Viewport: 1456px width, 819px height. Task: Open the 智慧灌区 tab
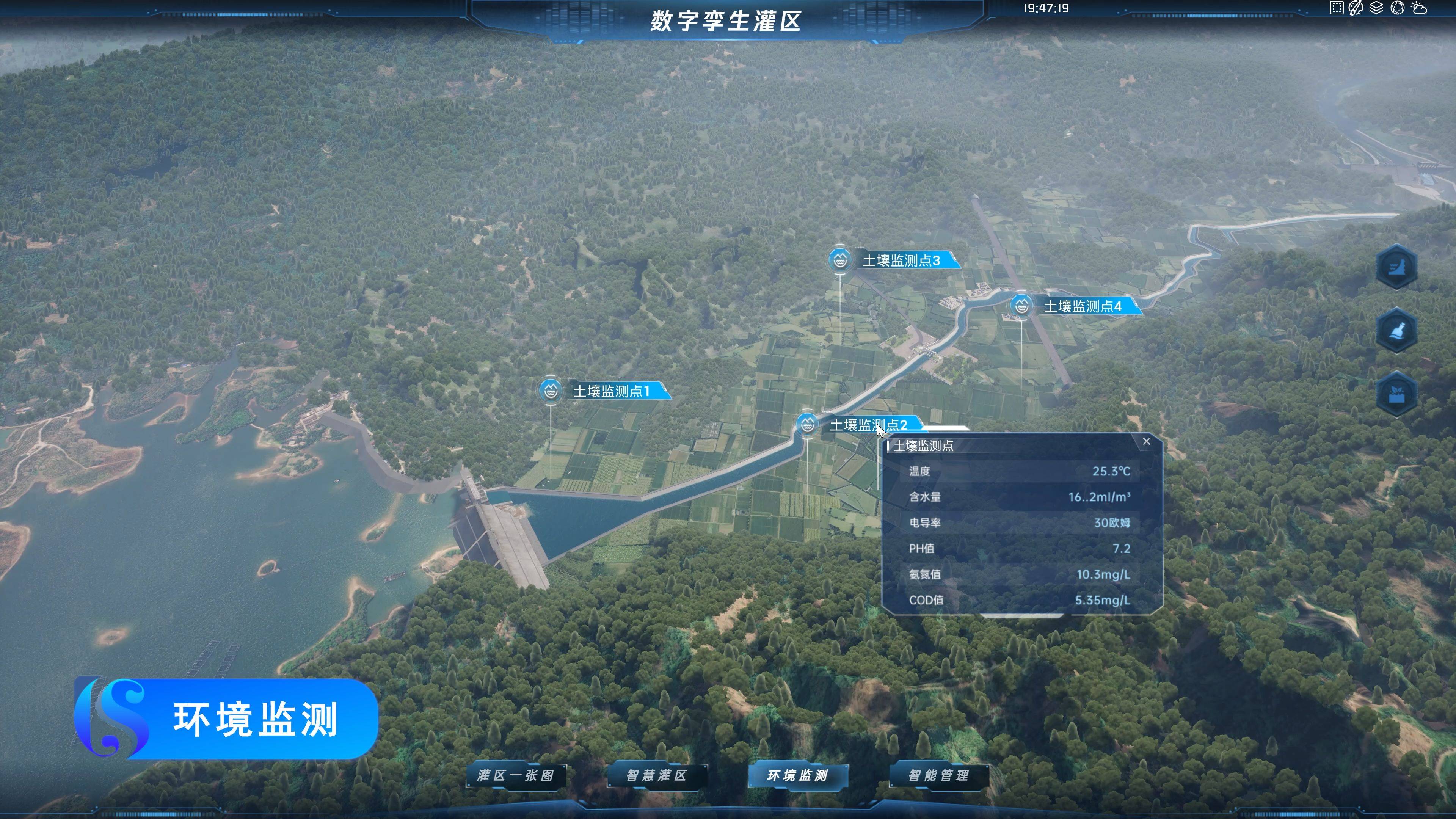click(x=657, y=775)
